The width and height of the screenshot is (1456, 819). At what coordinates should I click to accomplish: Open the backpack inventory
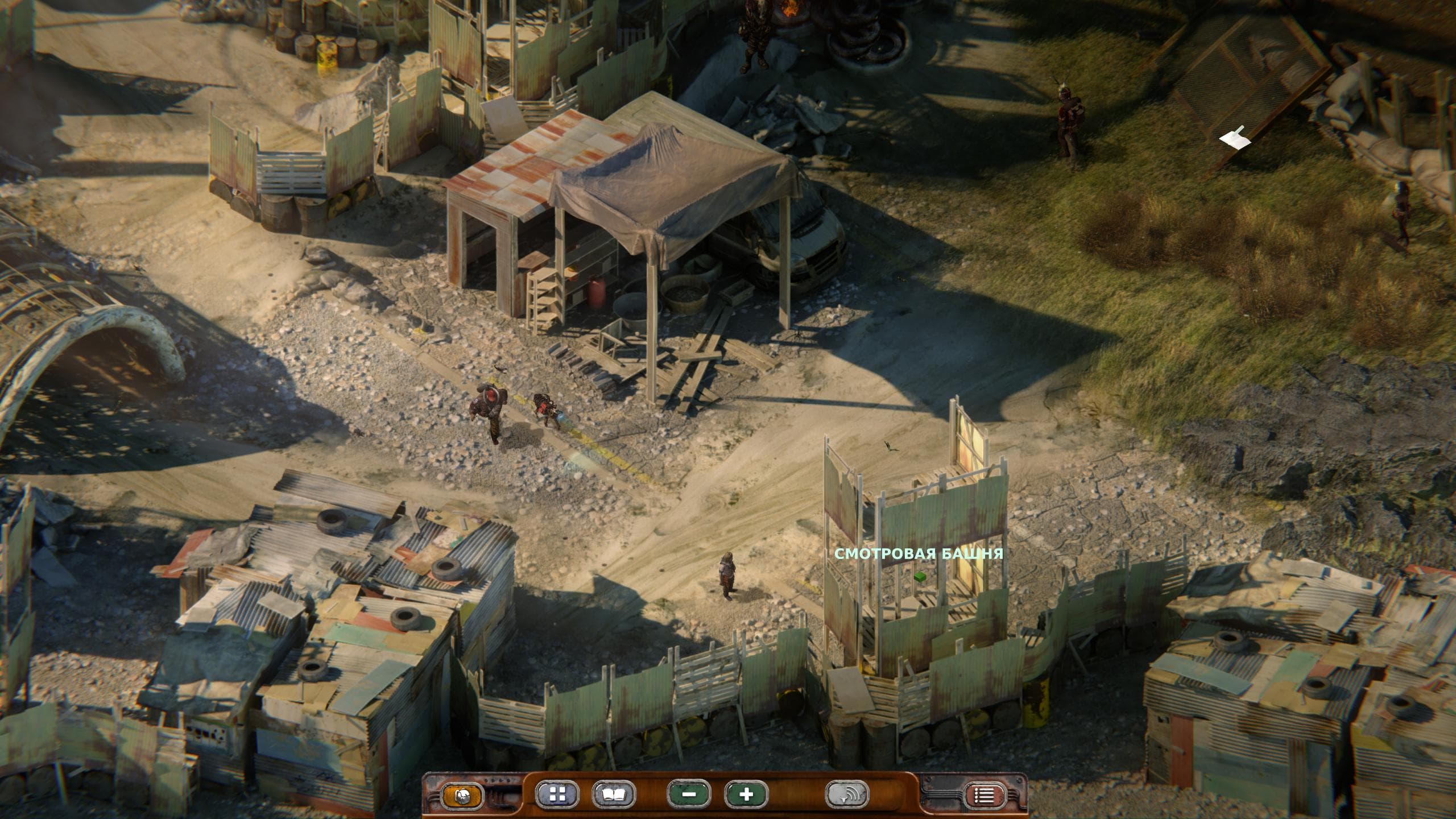462,795
